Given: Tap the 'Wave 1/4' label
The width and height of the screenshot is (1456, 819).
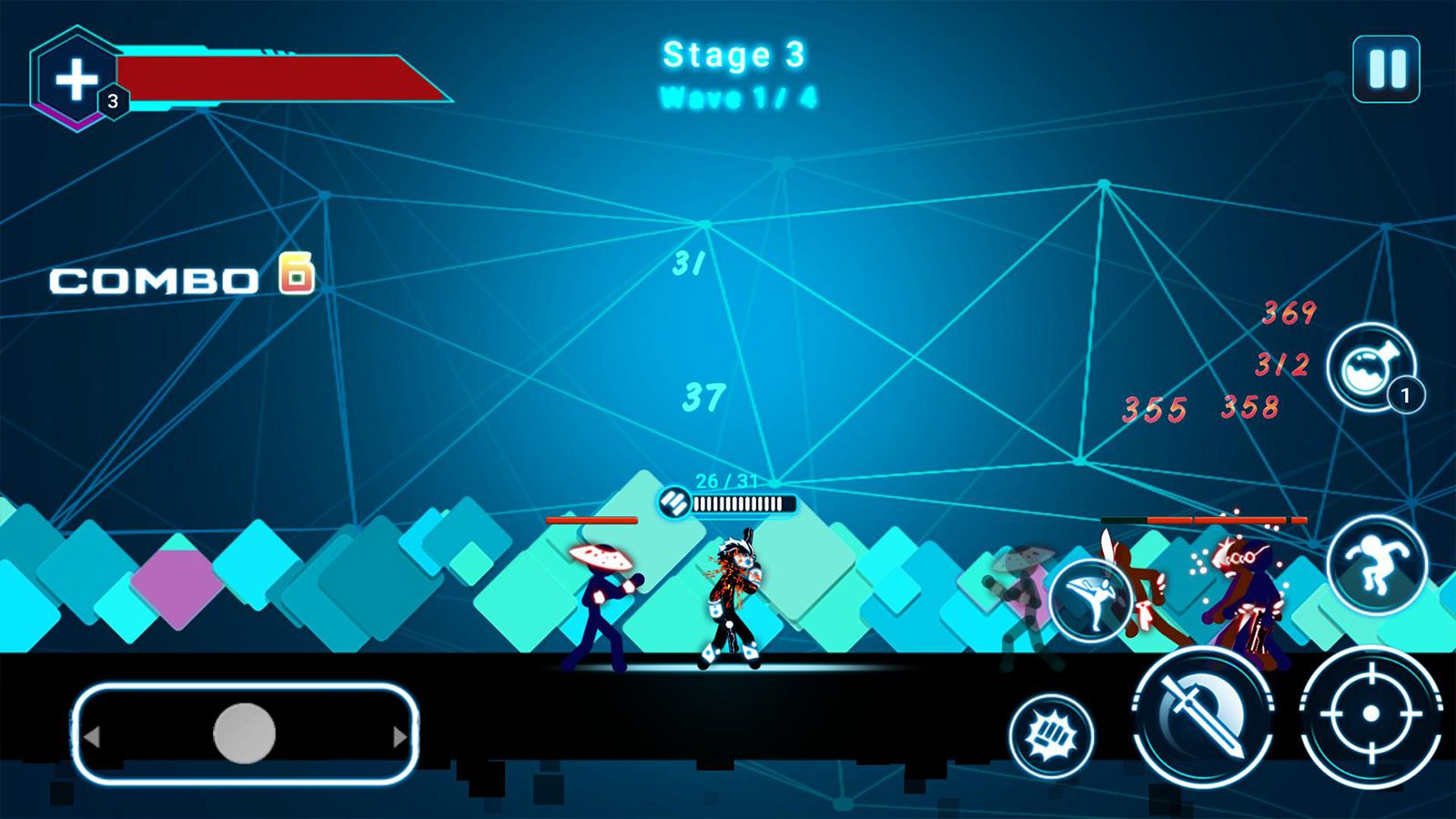Looking at the screenshot, I should pyautogui.click(x=737, y=96).
